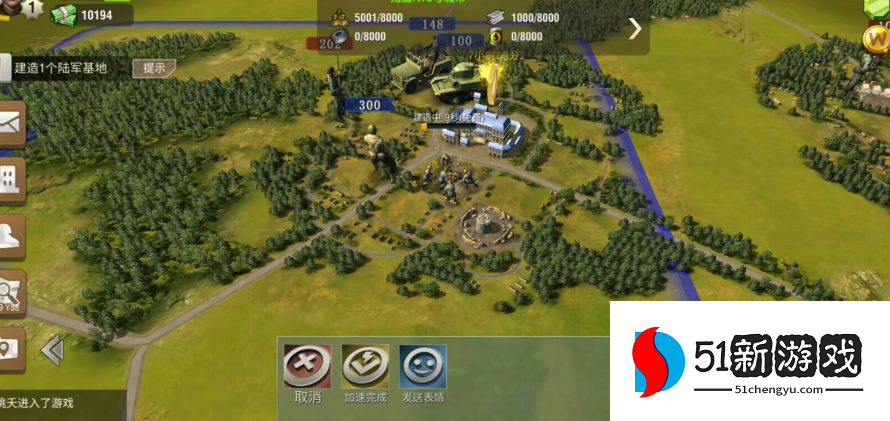Open the building icon on left sidebar
Screen dimensions: 890x421
[x=10, y=180]
